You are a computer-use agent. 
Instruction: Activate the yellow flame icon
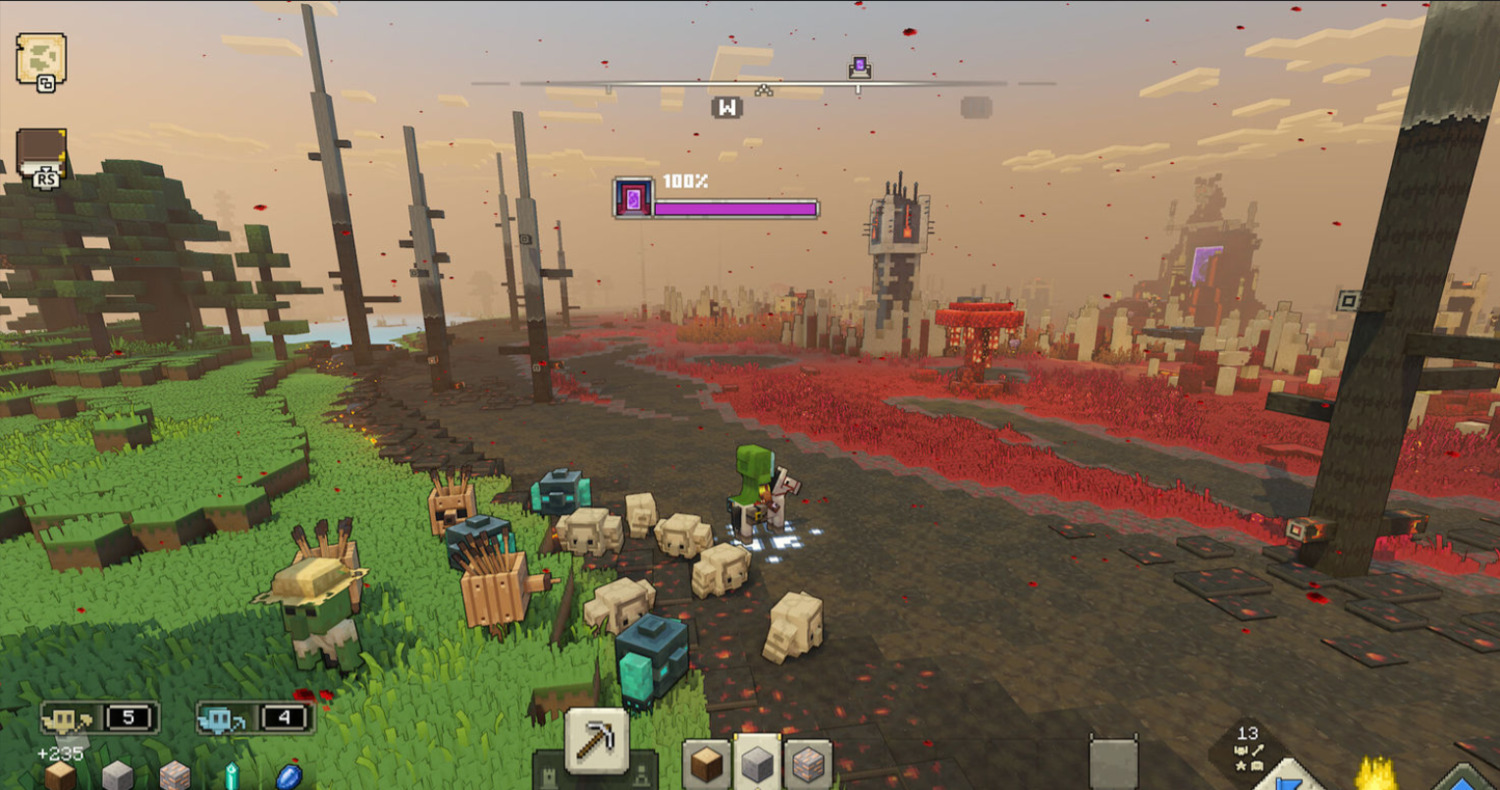click(x=1376, y=774)
